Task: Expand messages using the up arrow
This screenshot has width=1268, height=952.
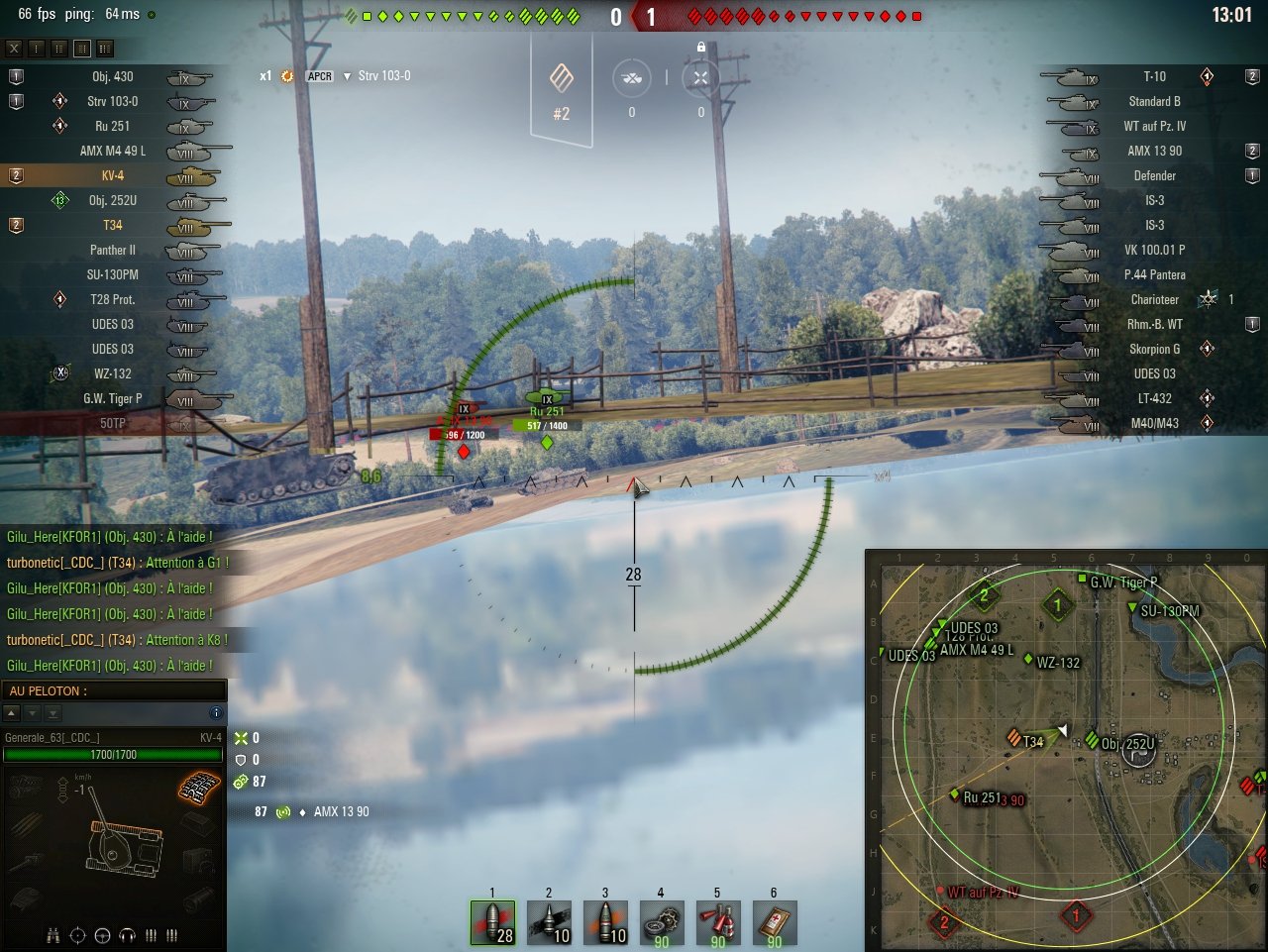Action: click(13, 714)
